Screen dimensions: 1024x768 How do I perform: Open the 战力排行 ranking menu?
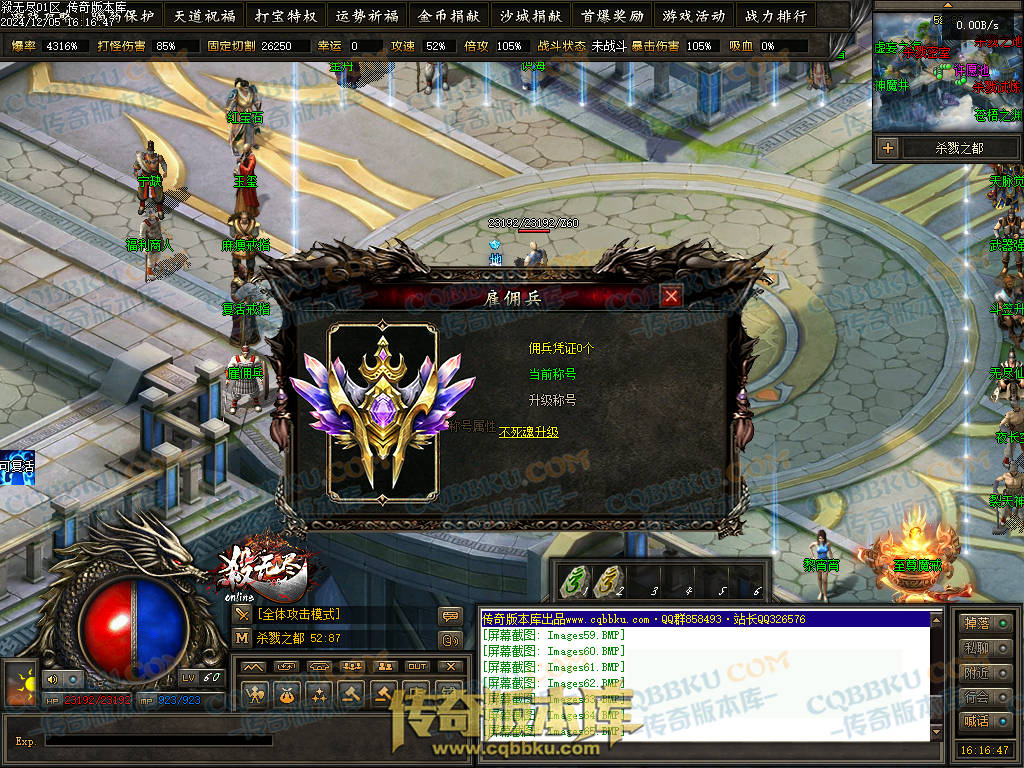coord(775,16)
